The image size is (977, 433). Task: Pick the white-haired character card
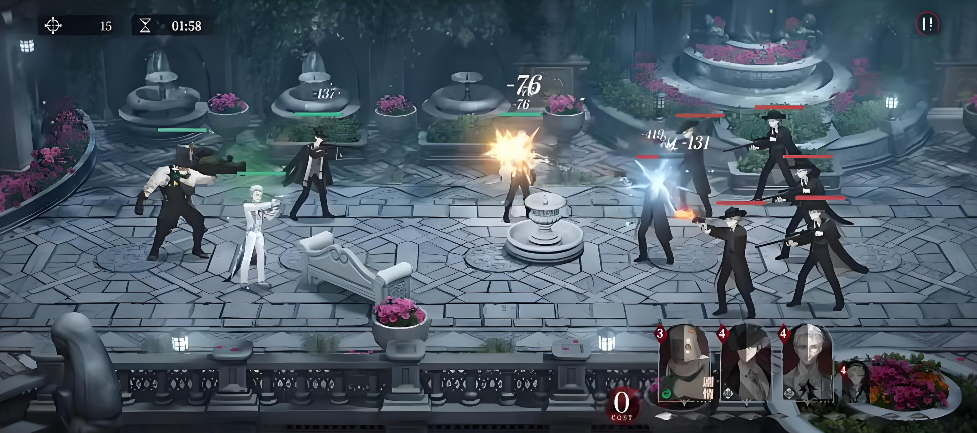click(x=808, y=364)
